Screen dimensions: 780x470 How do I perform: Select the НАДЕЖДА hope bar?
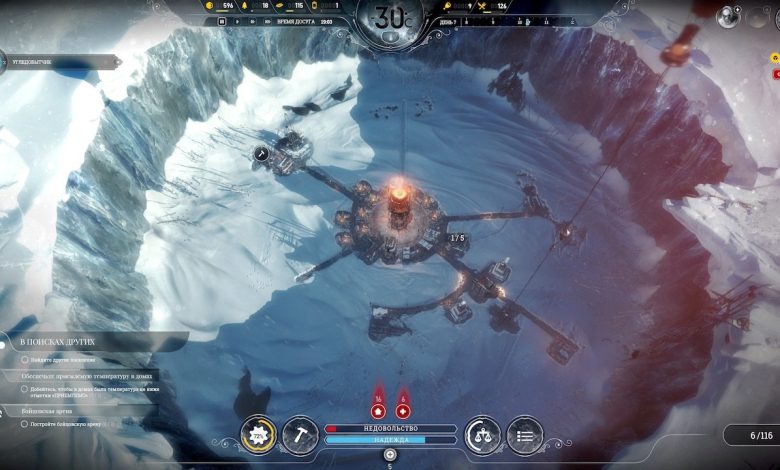pos(390,440)
